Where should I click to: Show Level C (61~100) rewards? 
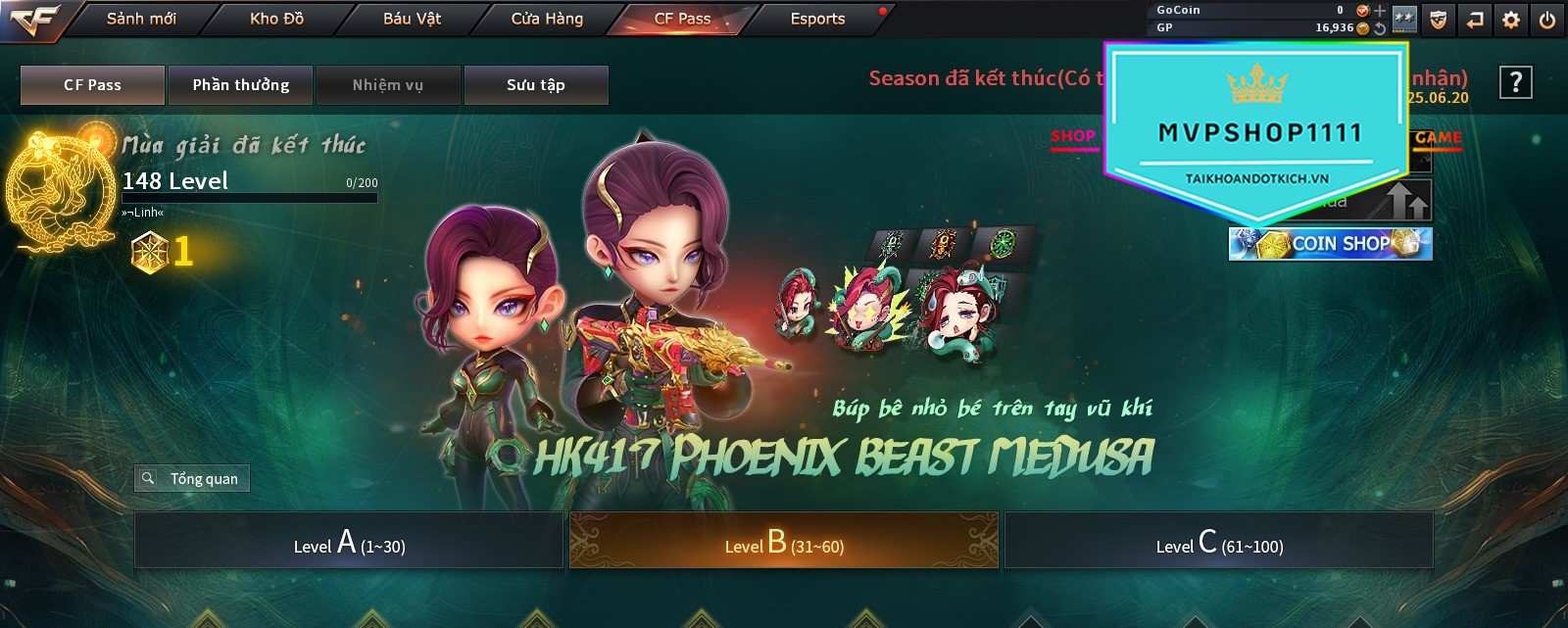pyautogui.click(x=1219, y=542)
